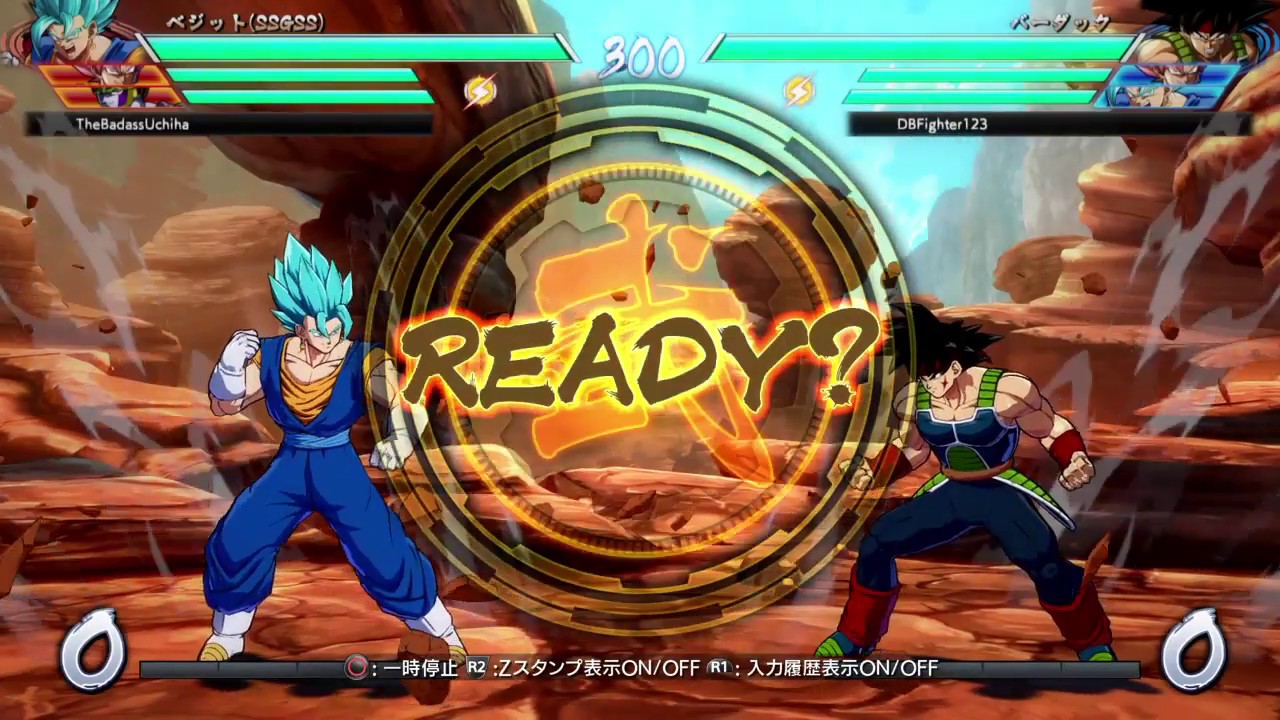The height and width of the screenshot is (720, 1280).
Task: Click the right Sparking lightning bolt icon
Action: [798, 91]
